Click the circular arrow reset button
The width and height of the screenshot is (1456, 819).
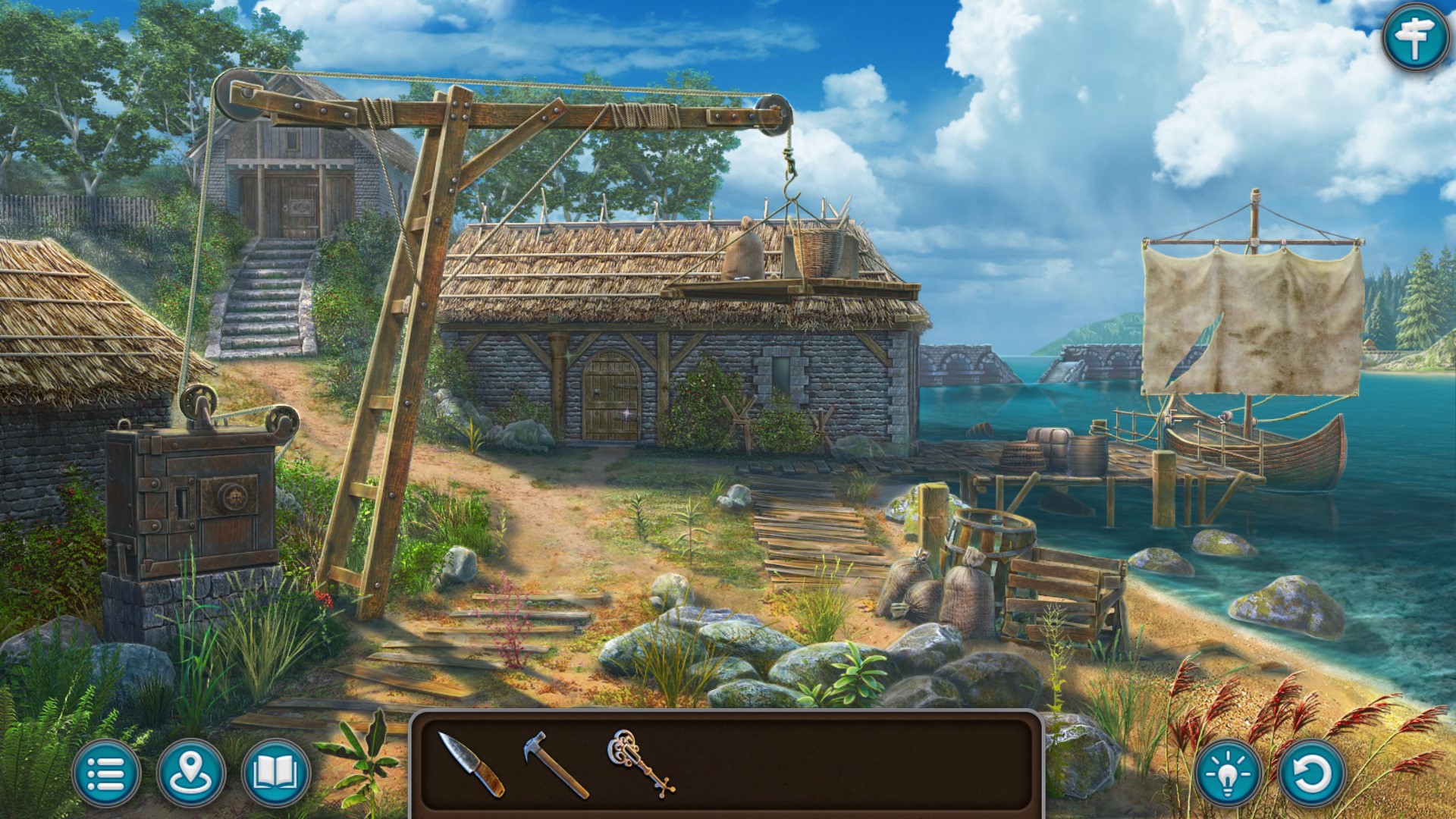1311,774
